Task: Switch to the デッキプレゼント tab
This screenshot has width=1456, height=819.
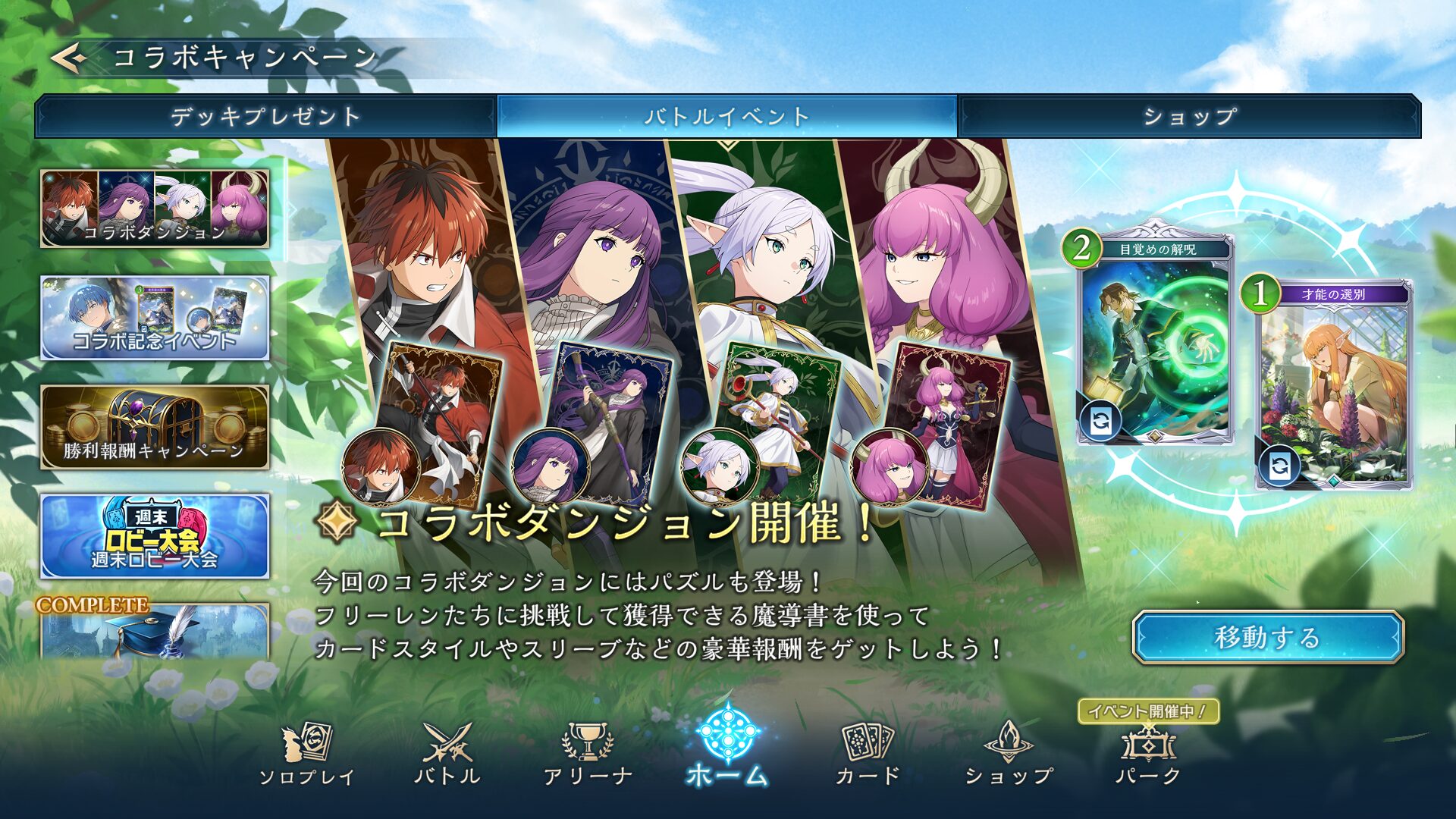Action: [265, 116]
